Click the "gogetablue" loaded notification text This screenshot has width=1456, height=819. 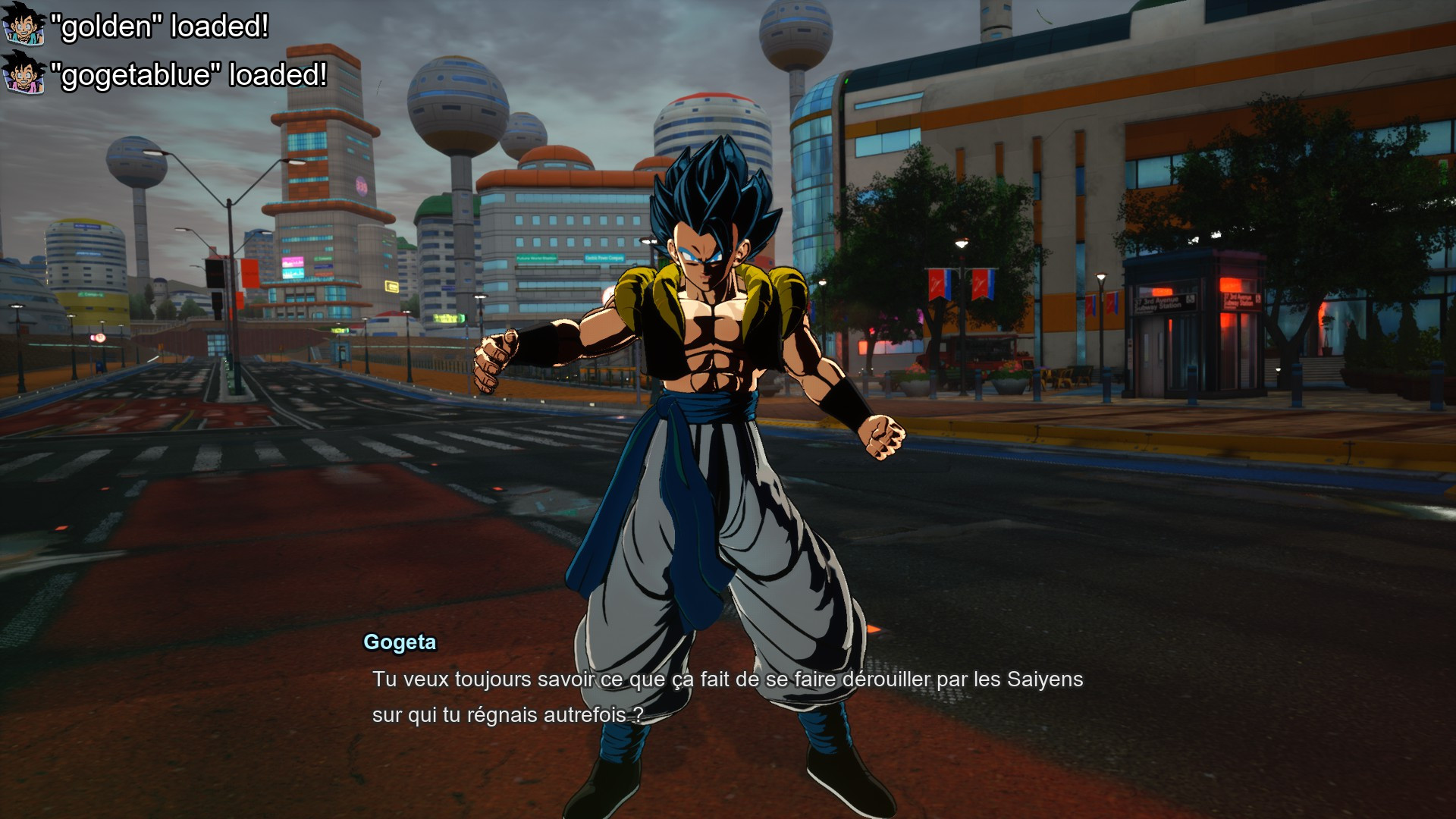(x=190, y=75)
